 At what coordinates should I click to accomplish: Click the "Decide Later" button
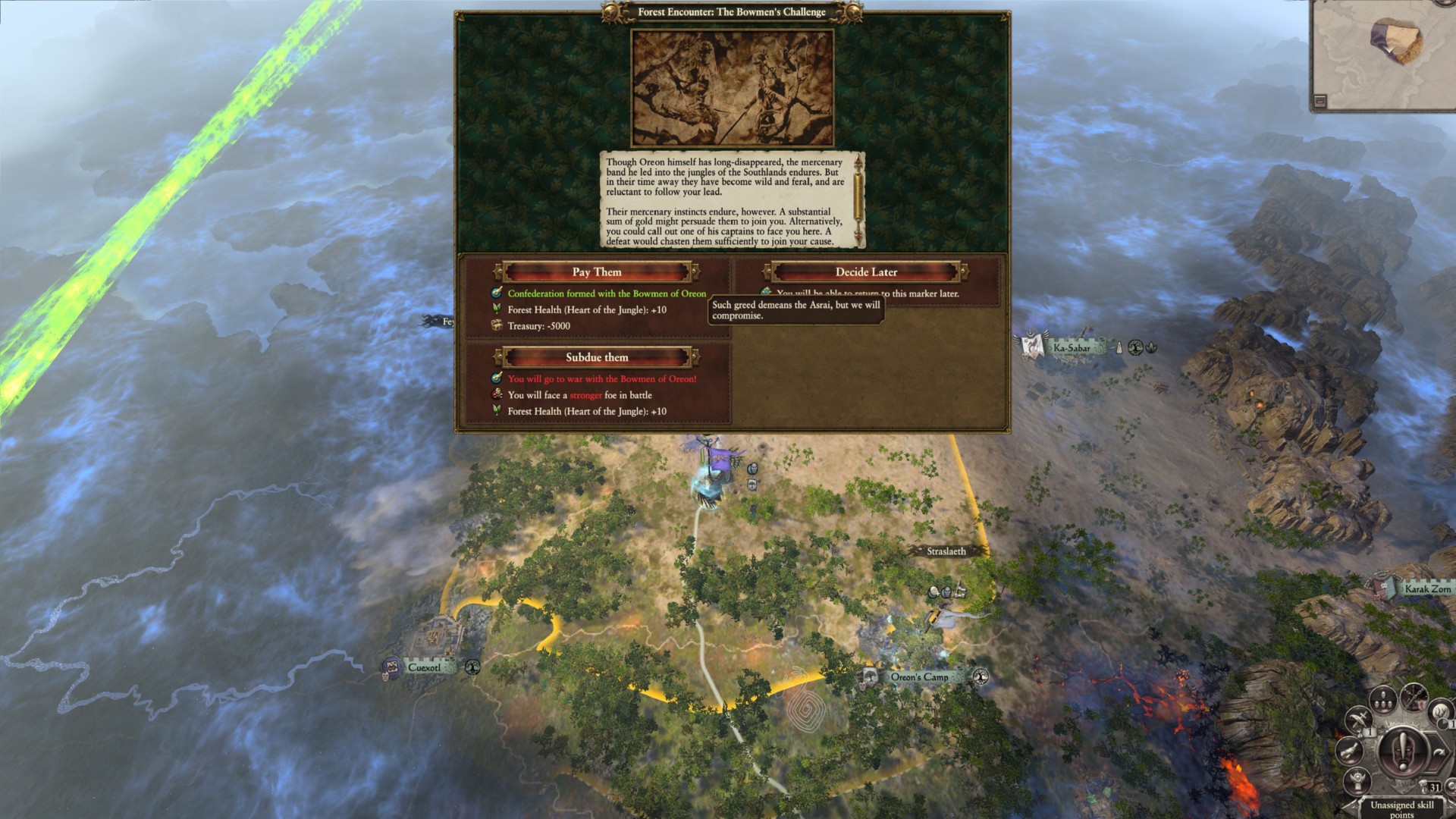tap(865, 271)
